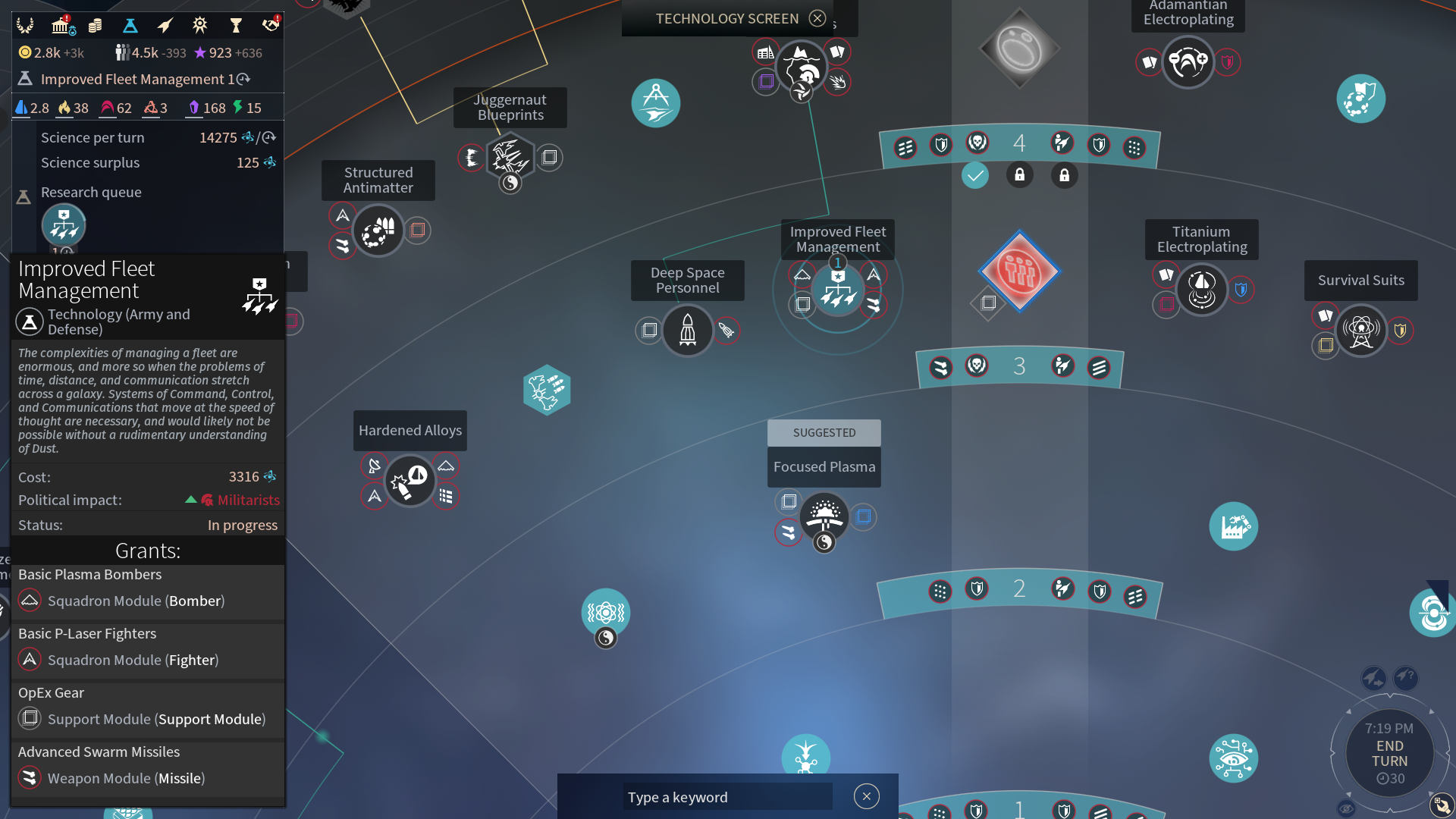Select Titanium Electroplating technology

tap(1201, 289)
